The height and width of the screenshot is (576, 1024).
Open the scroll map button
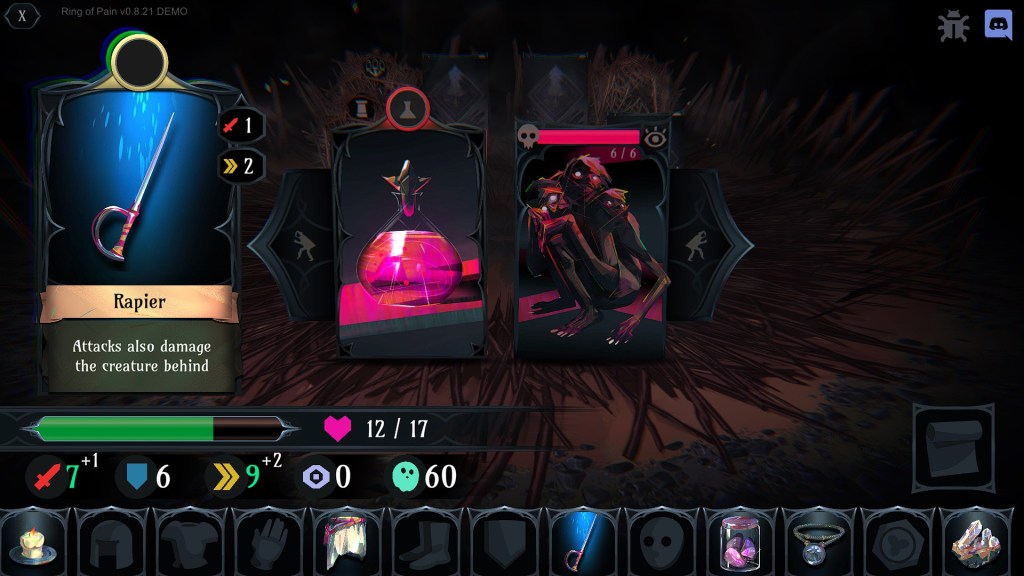952,449
